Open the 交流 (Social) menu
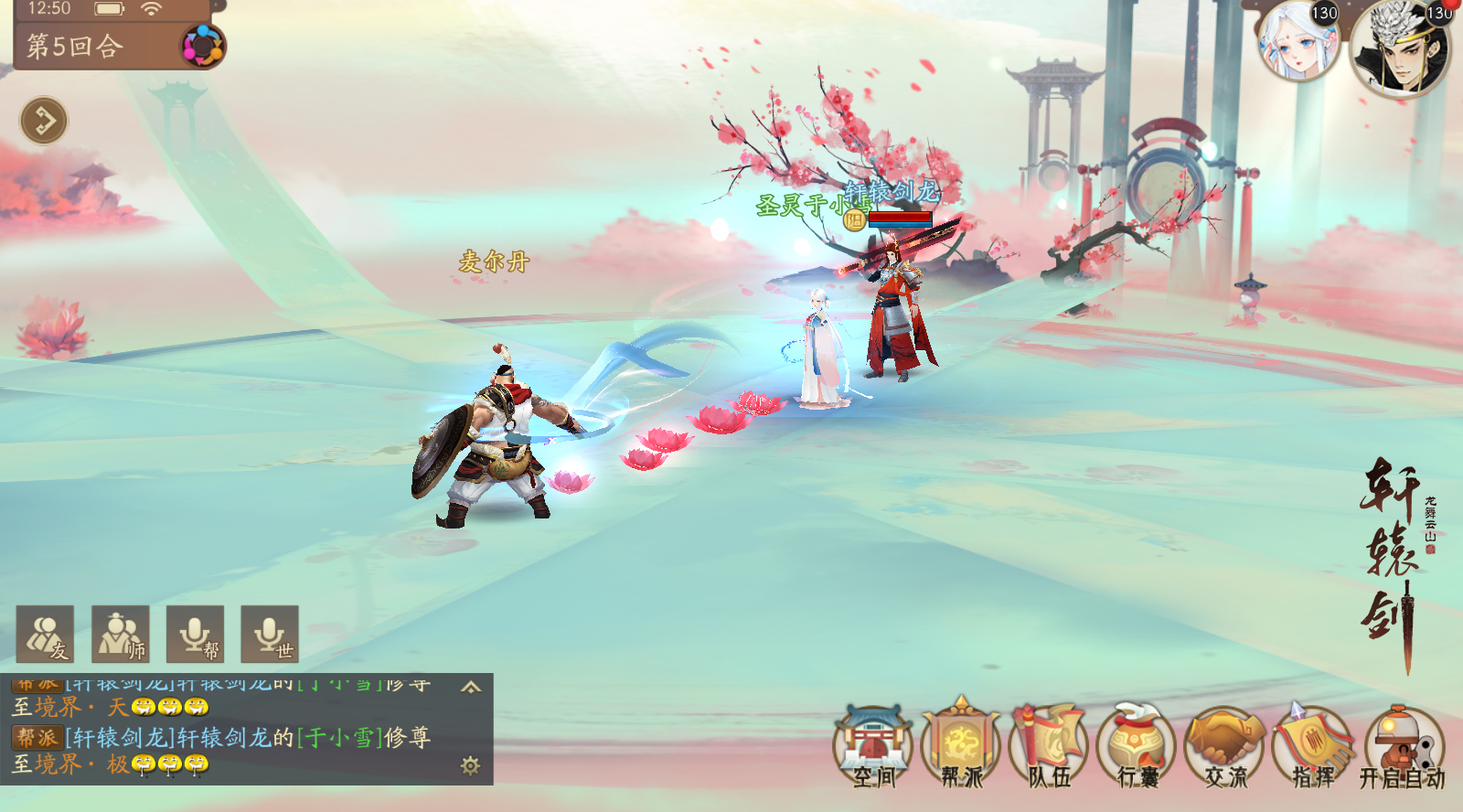The width and height of the screenshot is (1463, 812). (1225, 747)
